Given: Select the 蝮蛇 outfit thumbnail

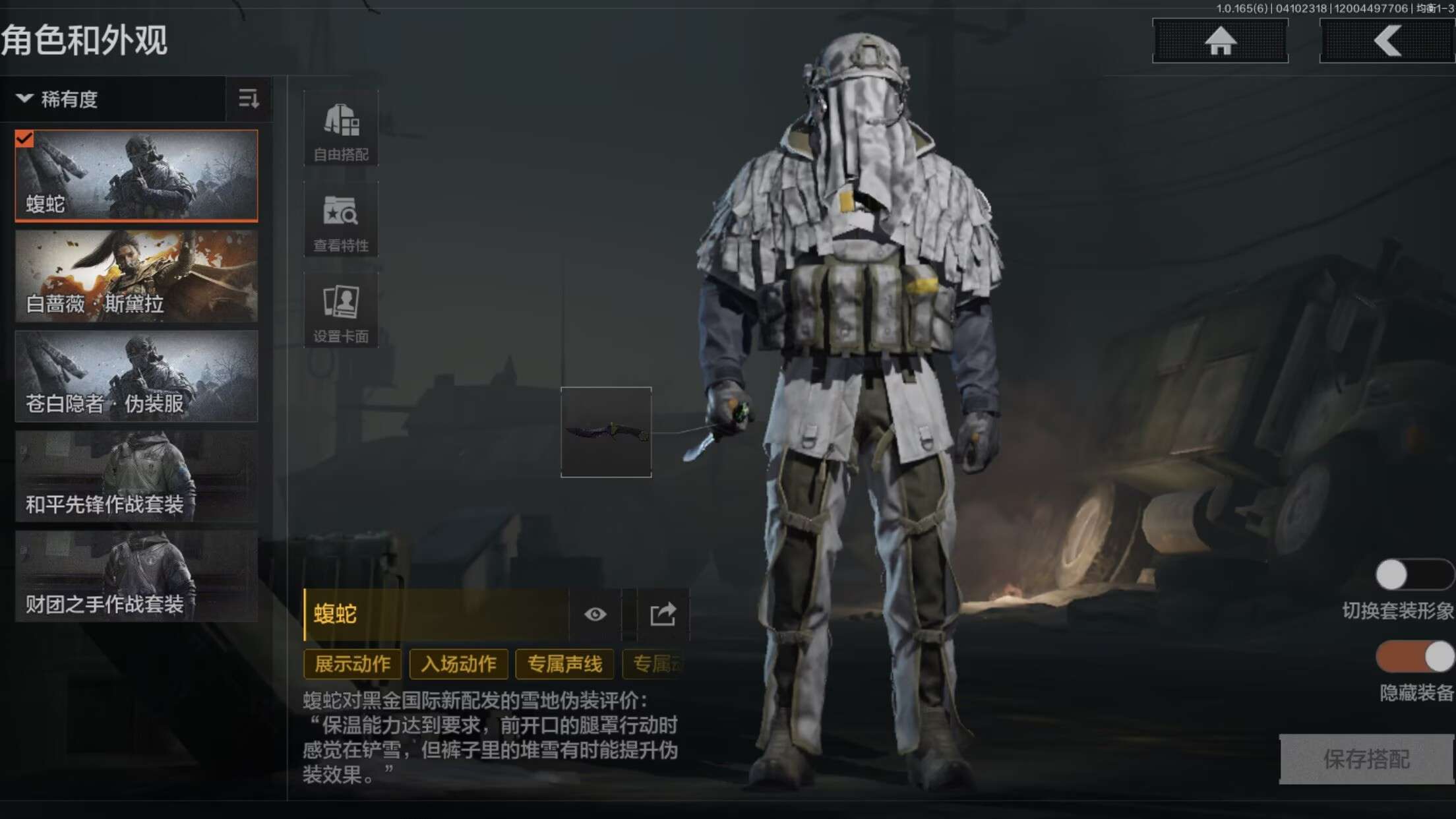Looking at the screenshot, I should point(136,175).
